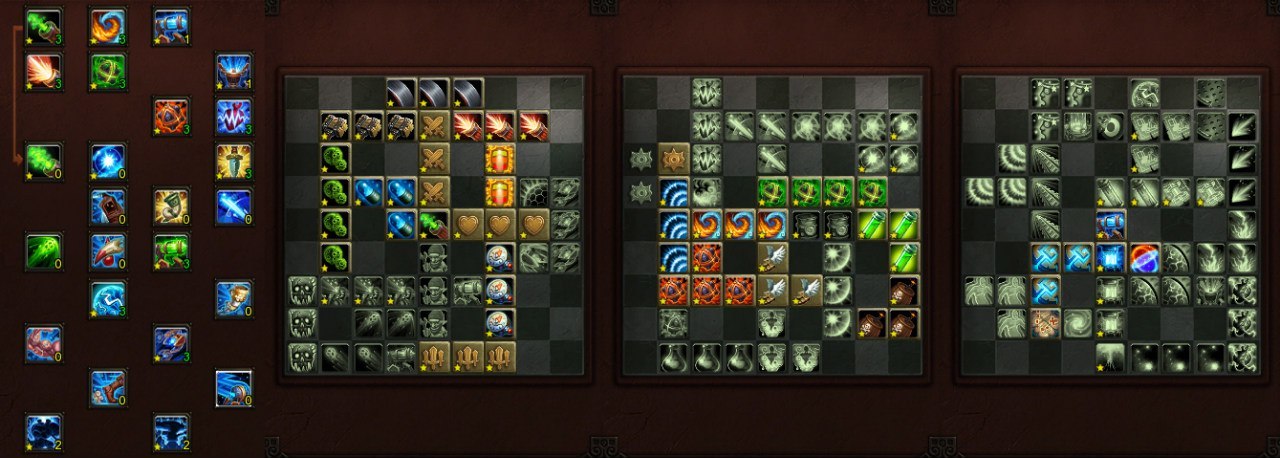Click the copper-colored tile beside the spiral
The height and width of the screenshot is (458, 1280).
tap(1045, 323)
